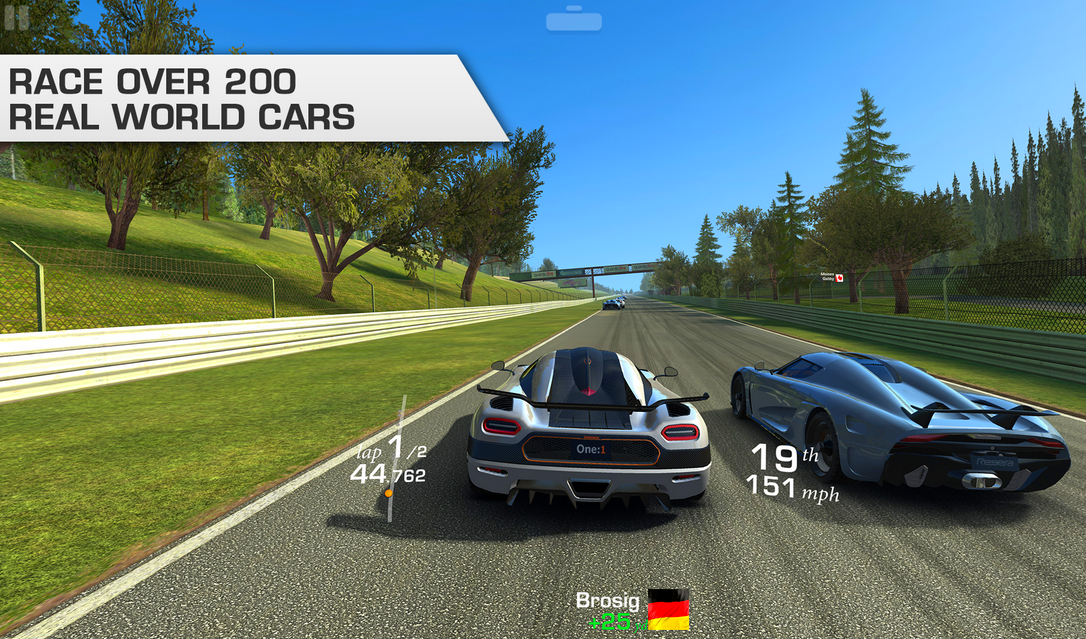This screenshot has height=639, width=1086.
Task: Pause the race with the pause button
Action: tap(16, 17)
